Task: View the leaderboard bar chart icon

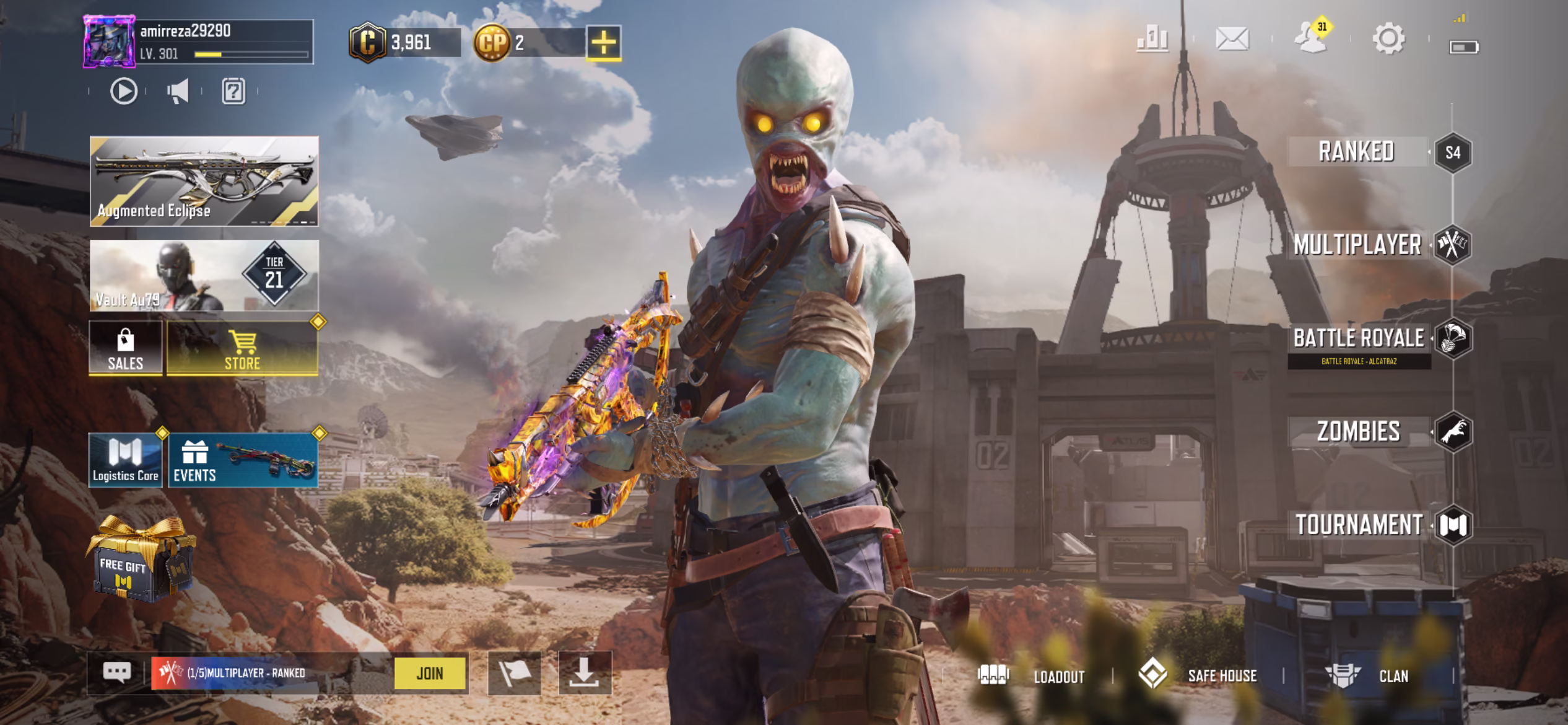Action: [x=1152, y=39]
